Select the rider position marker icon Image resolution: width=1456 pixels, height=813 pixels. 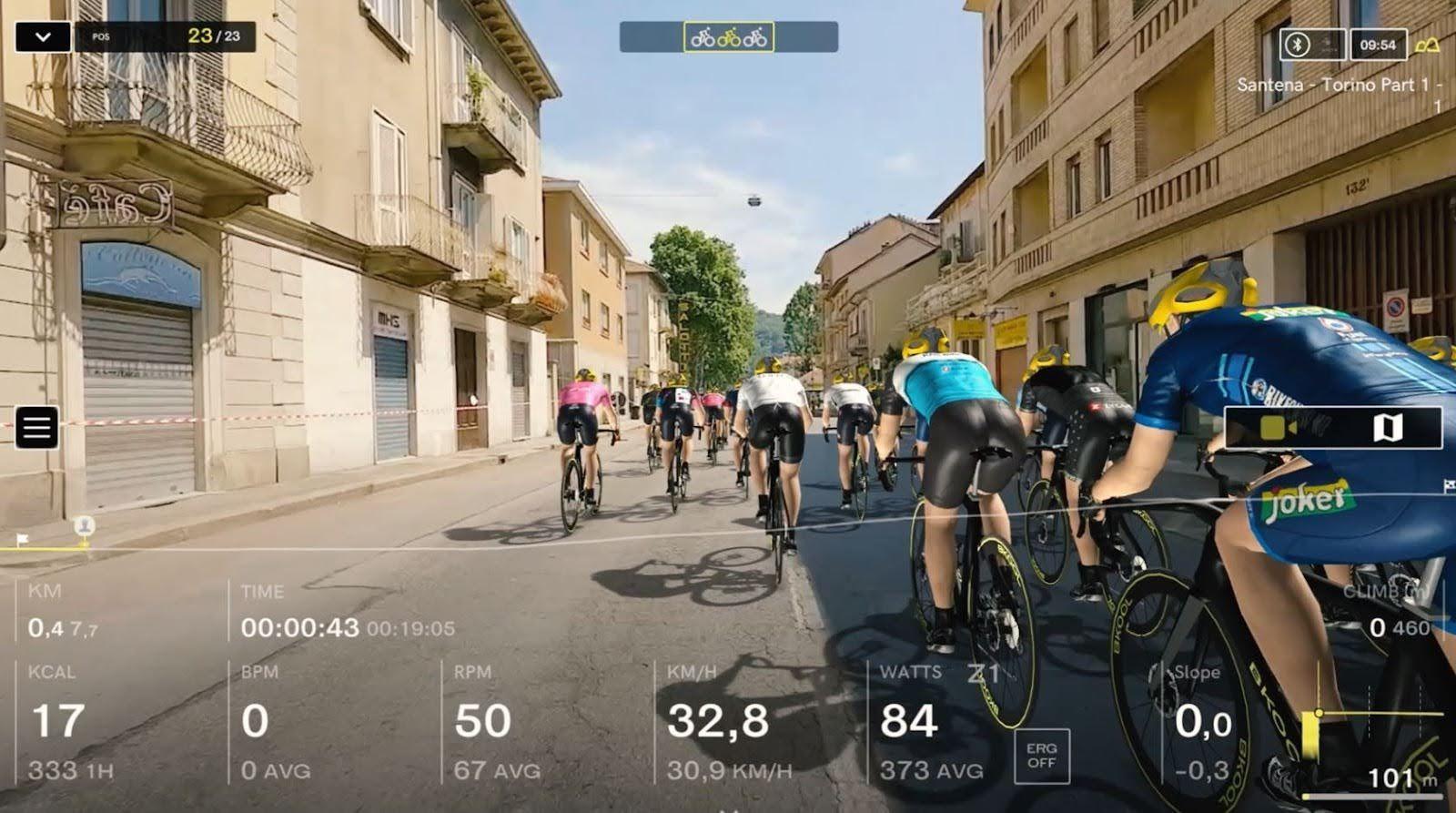84,526
